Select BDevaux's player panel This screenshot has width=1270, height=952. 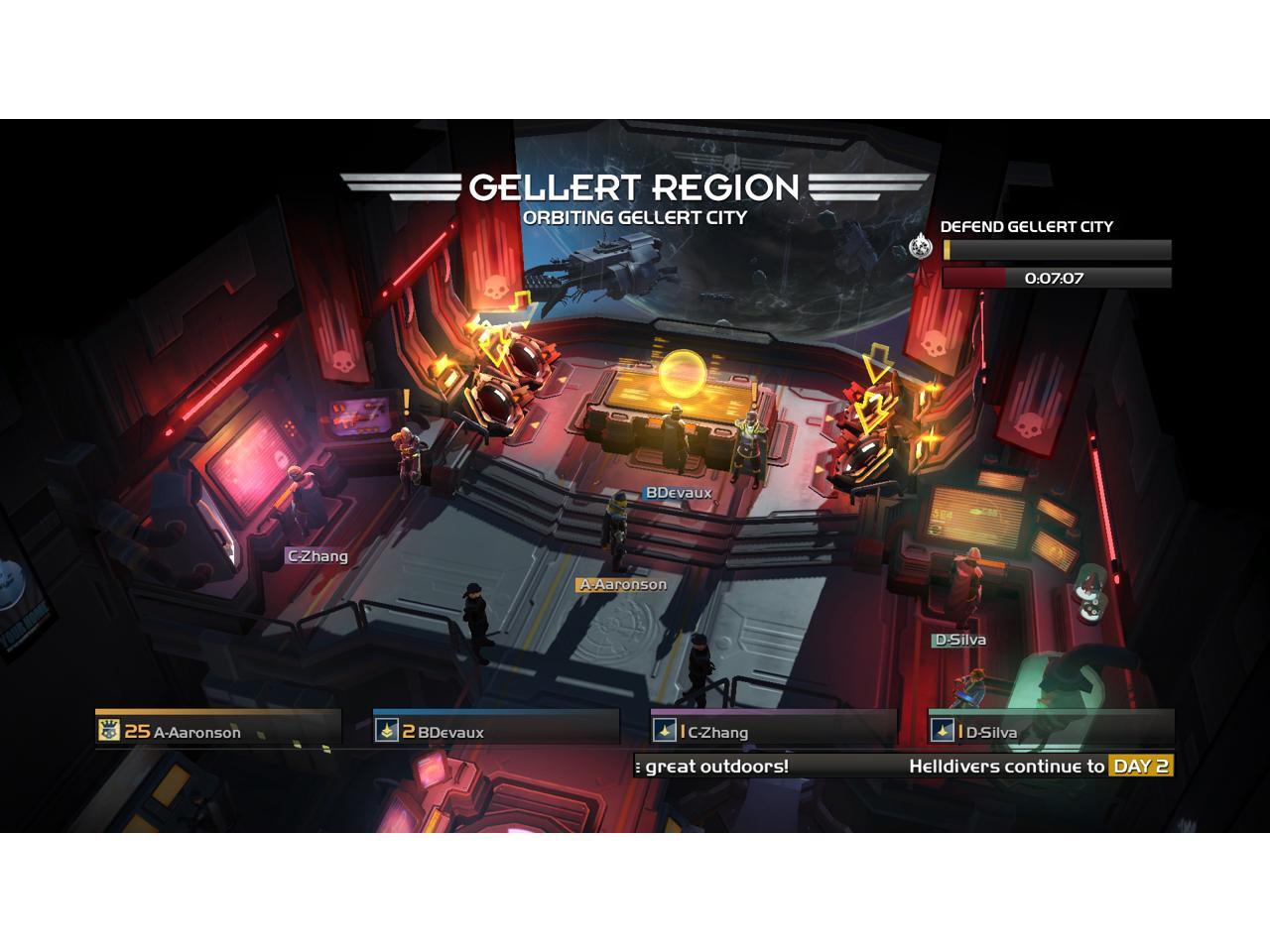point(496,730)
